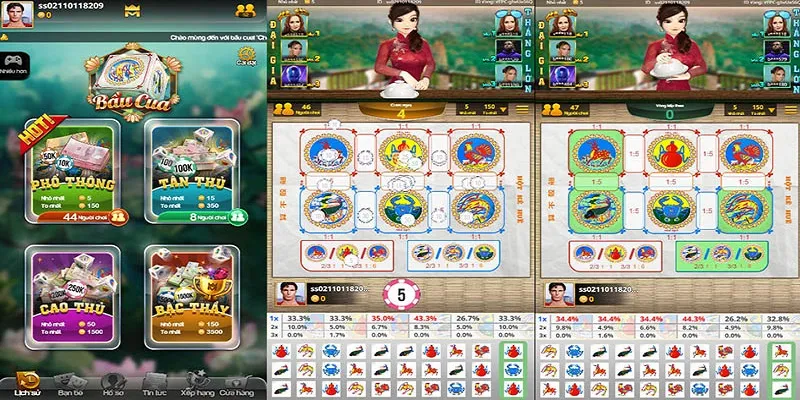Screen dimensions: 800x400
Task: Click the gold crown icon
Action: [133, 12]
